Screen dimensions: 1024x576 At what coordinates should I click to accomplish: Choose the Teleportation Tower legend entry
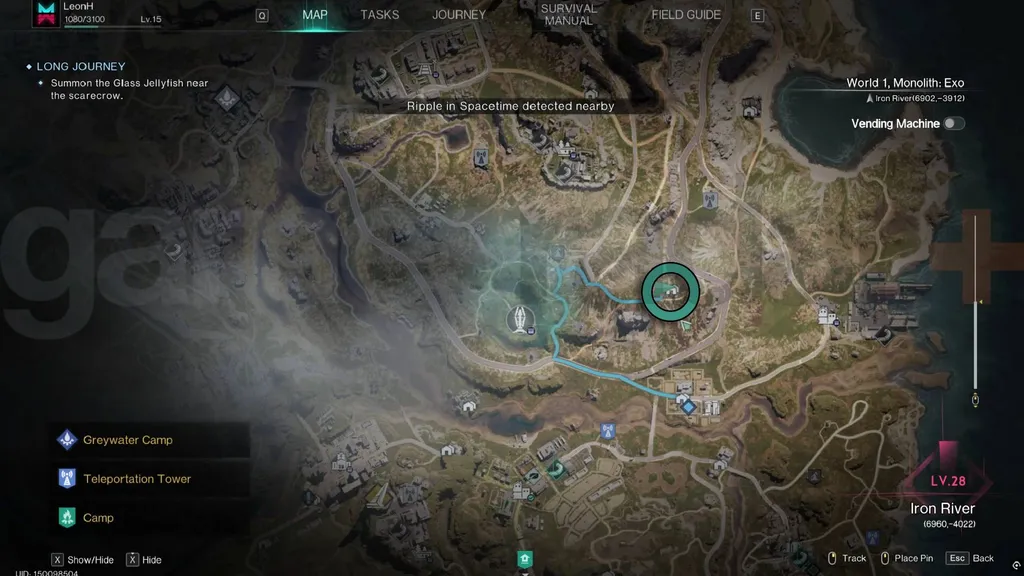[x=136, y=479]
